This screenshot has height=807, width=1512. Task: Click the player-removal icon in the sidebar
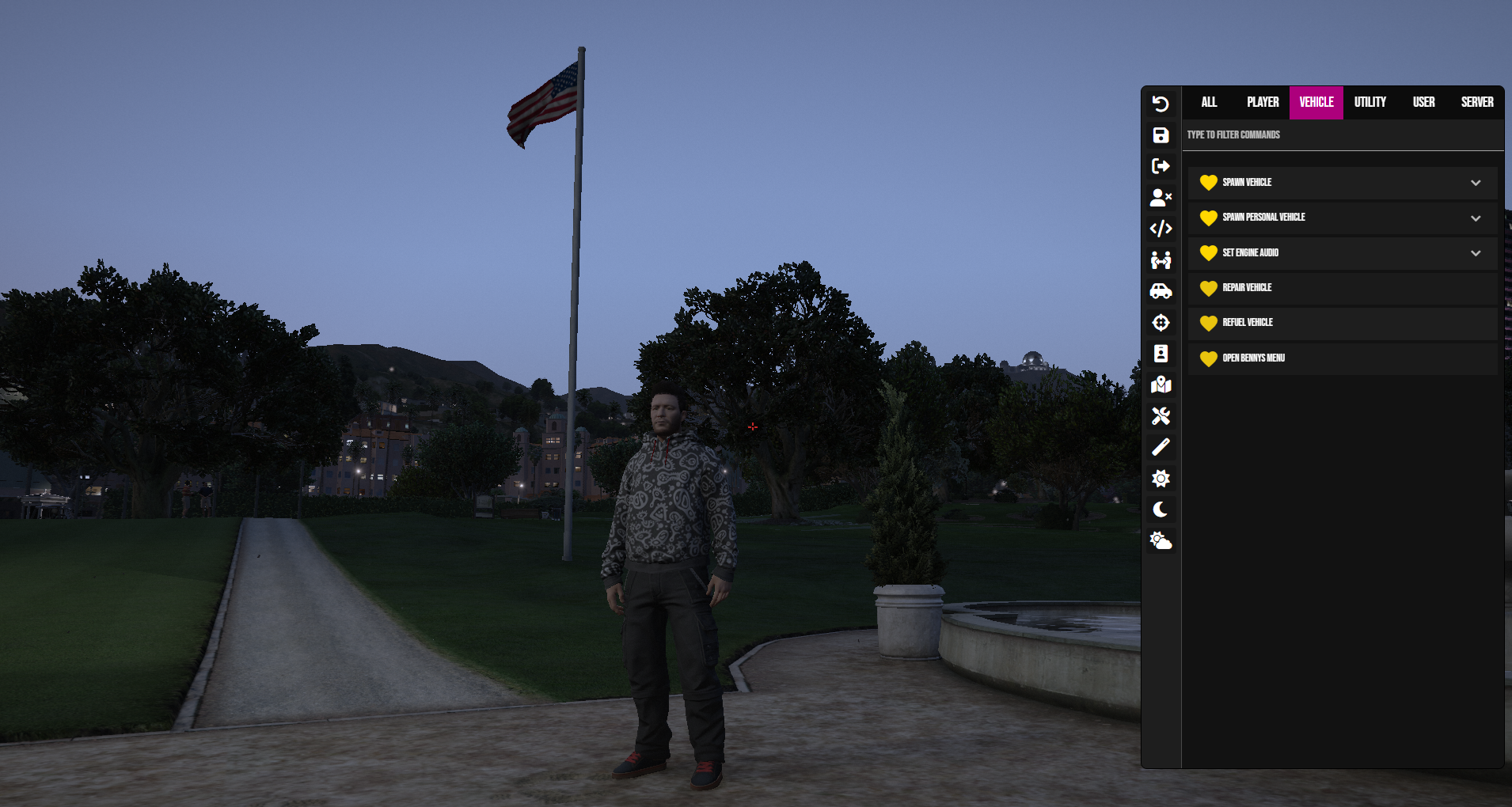(1161, 197)
